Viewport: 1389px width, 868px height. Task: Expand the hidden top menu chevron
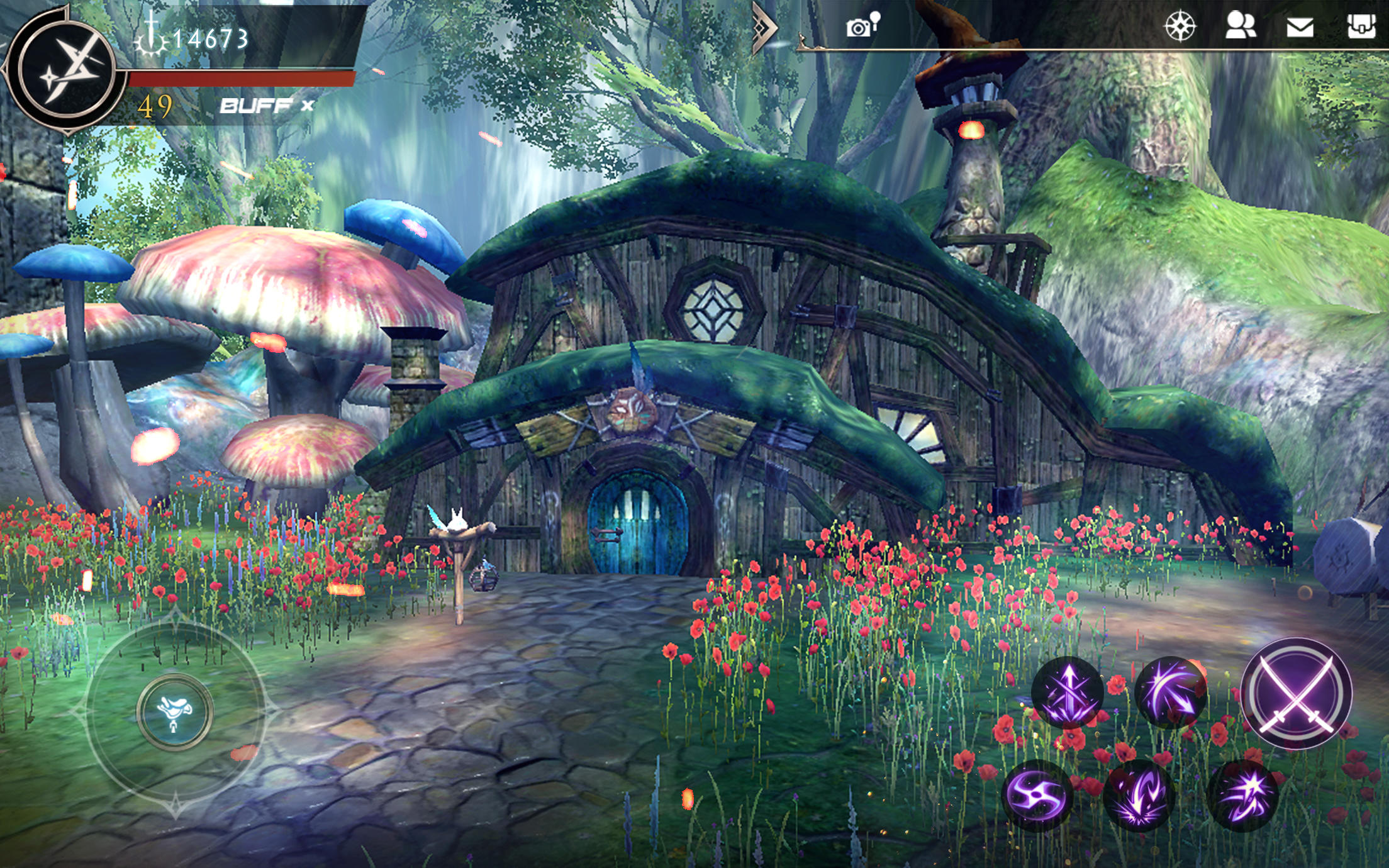(764, 27)
